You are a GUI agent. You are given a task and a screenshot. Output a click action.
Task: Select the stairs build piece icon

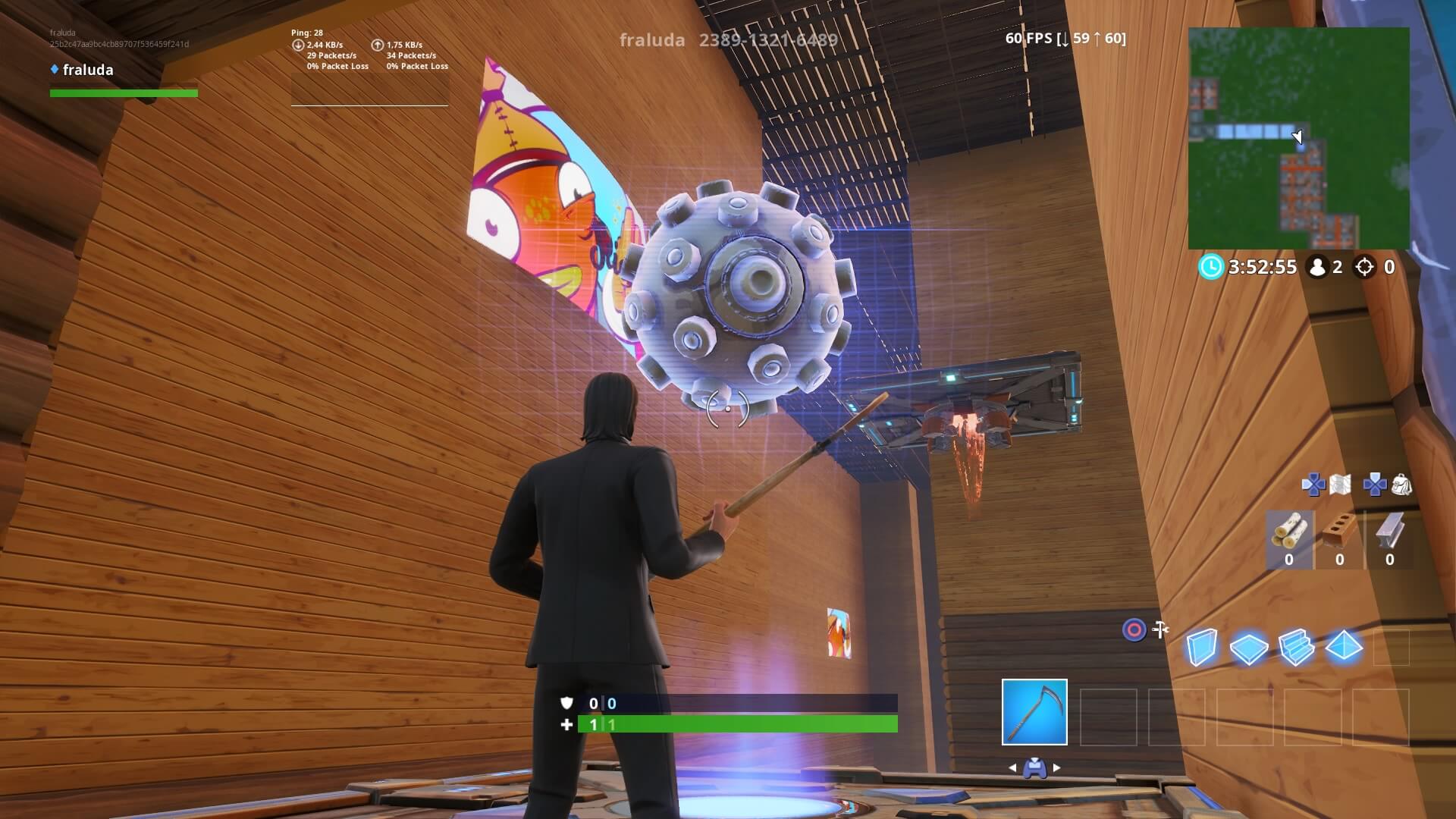tap(1295, 648)
